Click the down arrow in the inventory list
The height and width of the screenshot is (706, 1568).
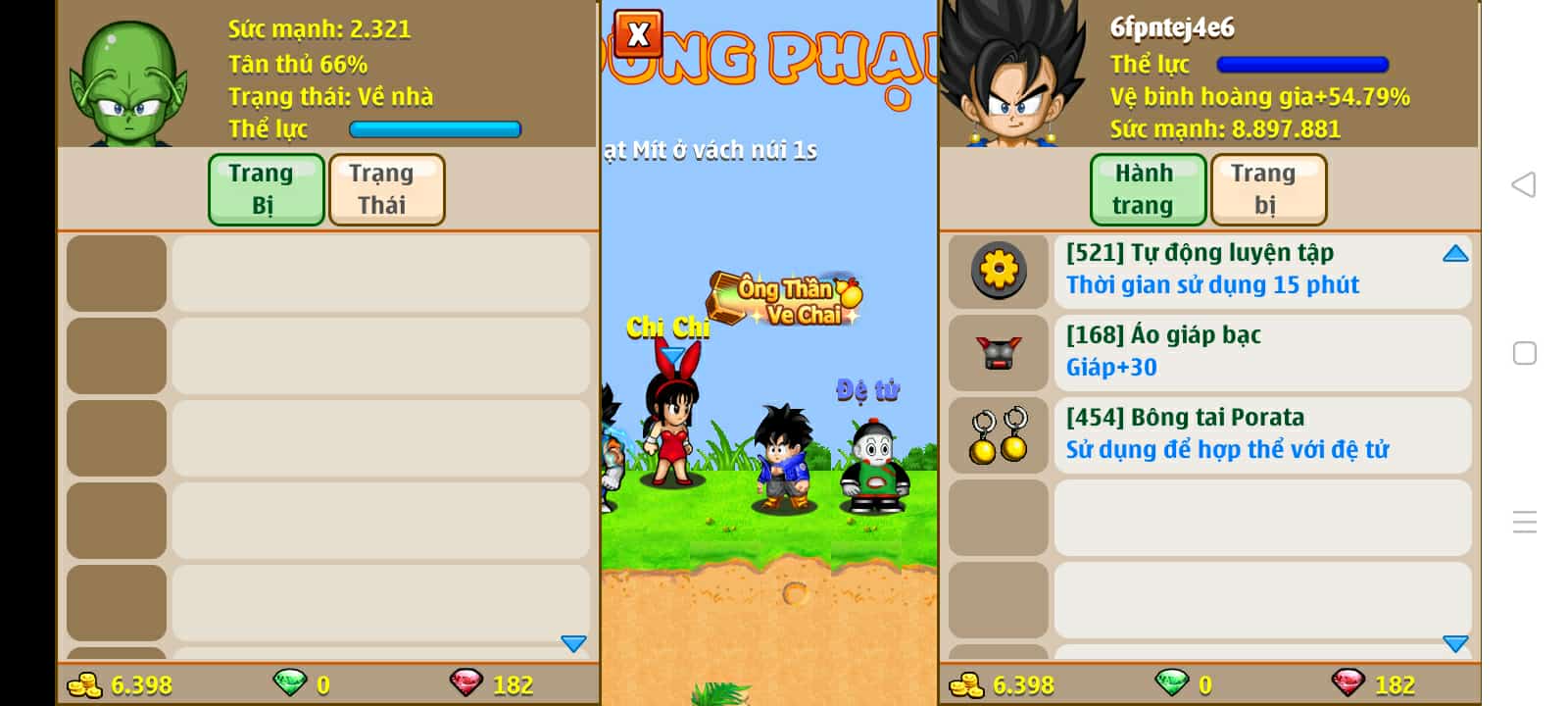click(x=1455, y=643)
